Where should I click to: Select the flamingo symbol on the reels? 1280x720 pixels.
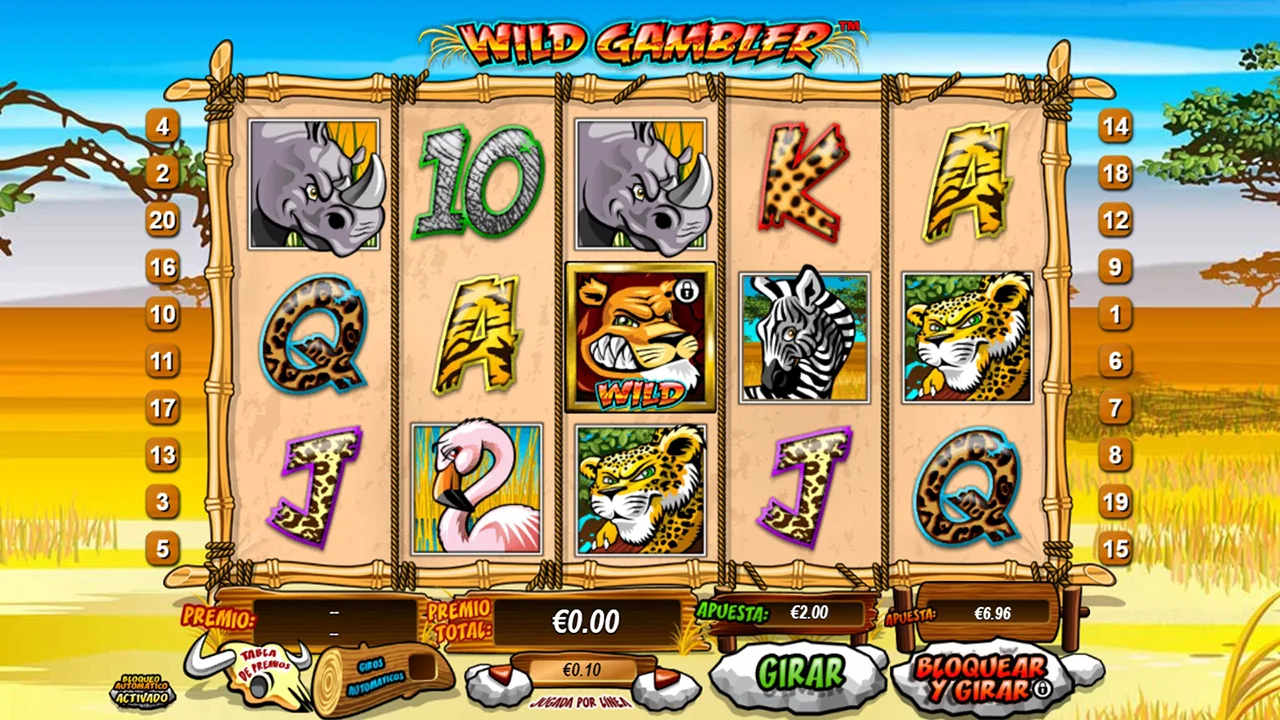(477, 489)
